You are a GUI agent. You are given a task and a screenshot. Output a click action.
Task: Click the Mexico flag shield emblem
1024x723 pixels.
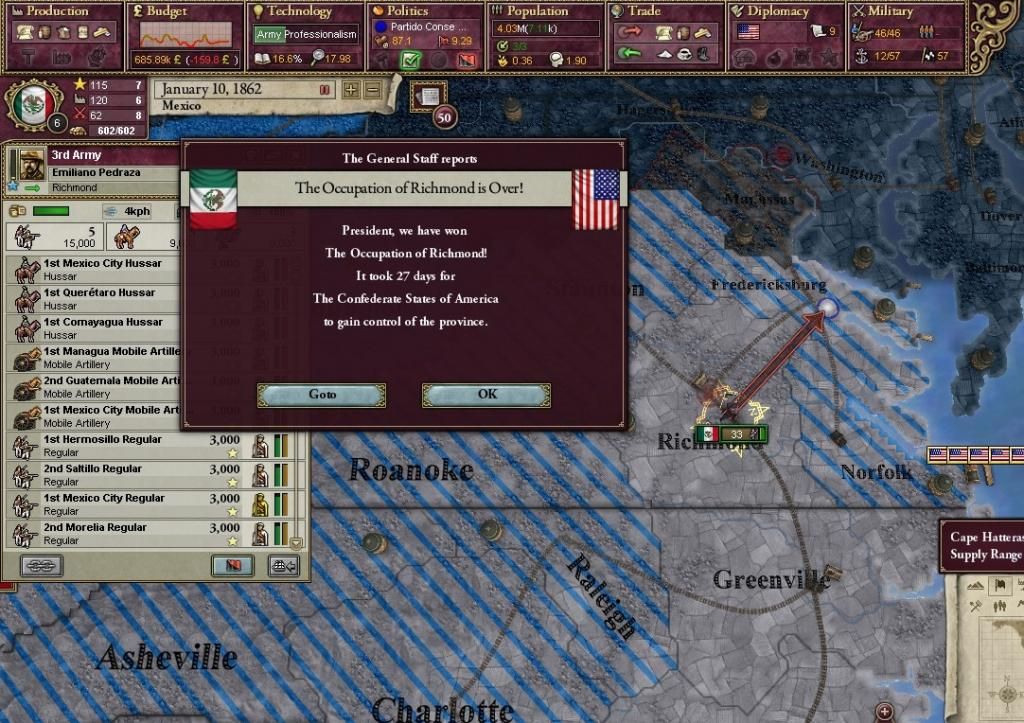tap(36, 103)
